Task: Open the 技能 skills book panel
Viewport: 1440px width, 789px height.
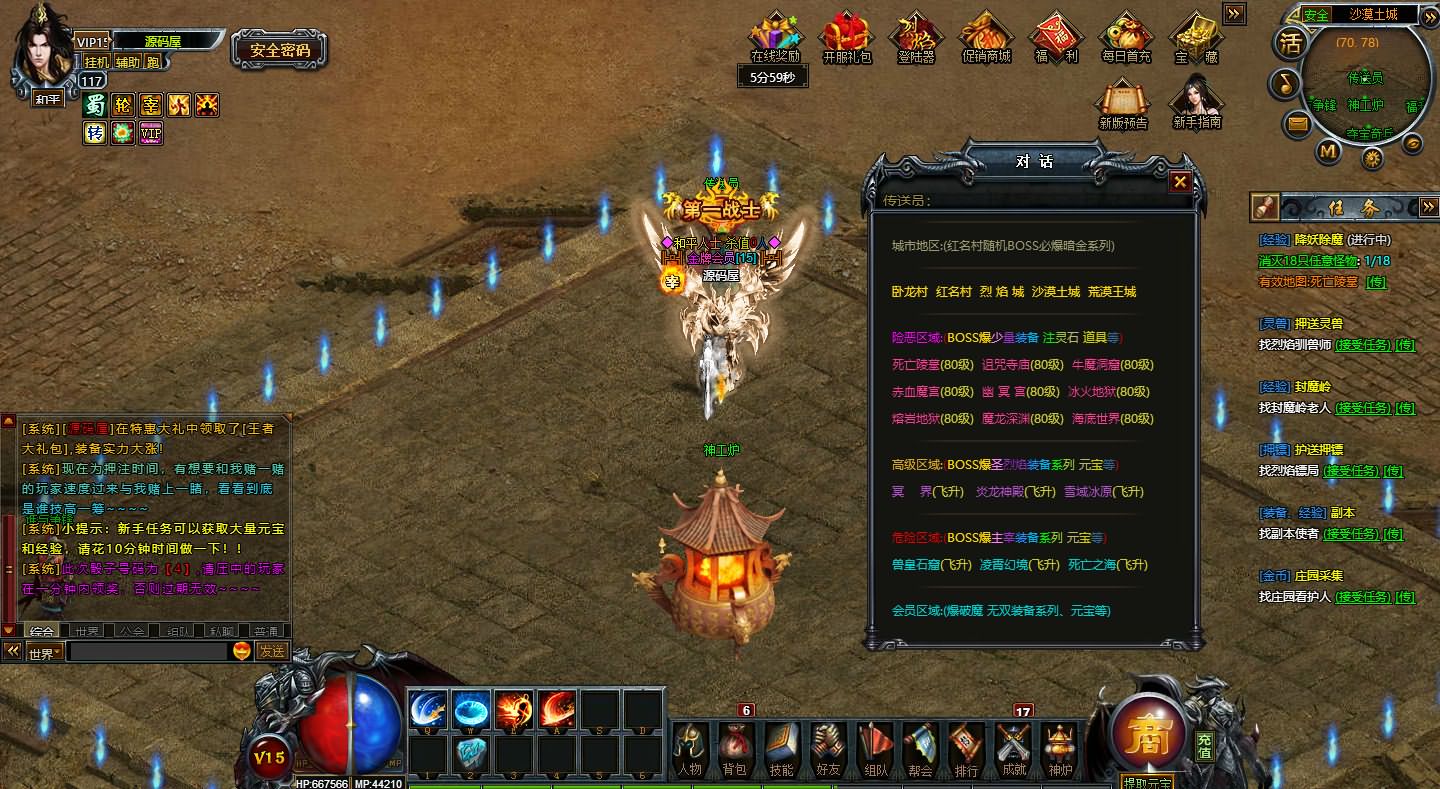Action: pos(781,749)
